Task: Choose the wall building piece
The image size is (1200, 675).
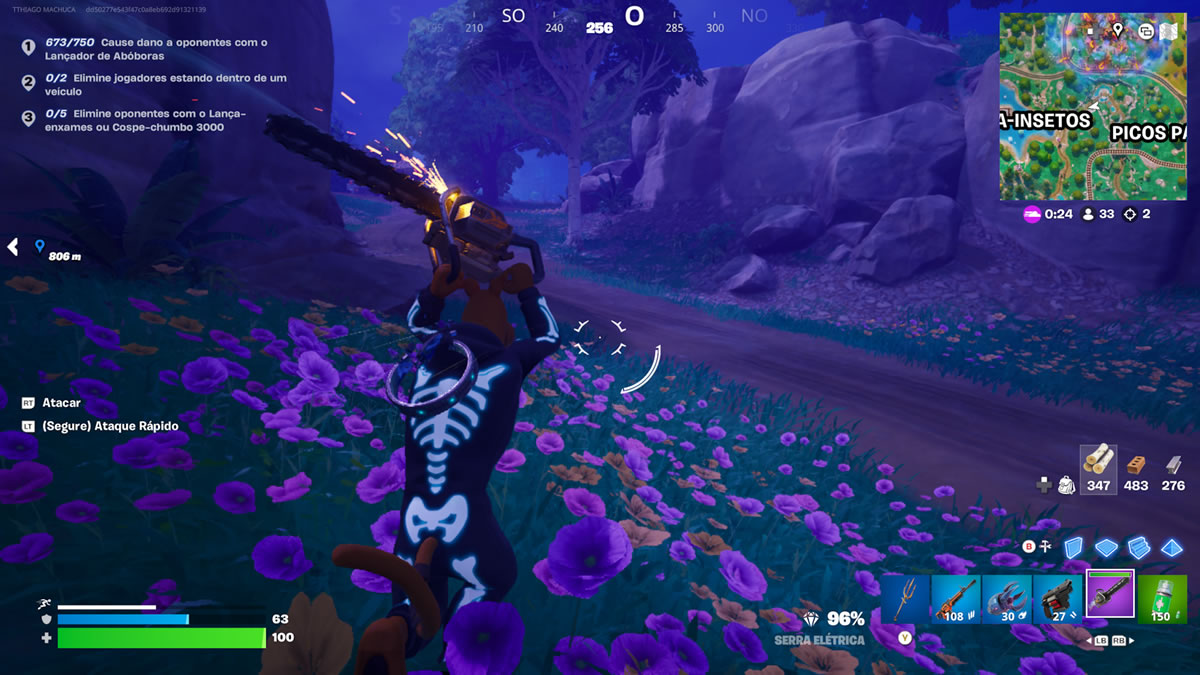Action: click(x=1074, y=547)
